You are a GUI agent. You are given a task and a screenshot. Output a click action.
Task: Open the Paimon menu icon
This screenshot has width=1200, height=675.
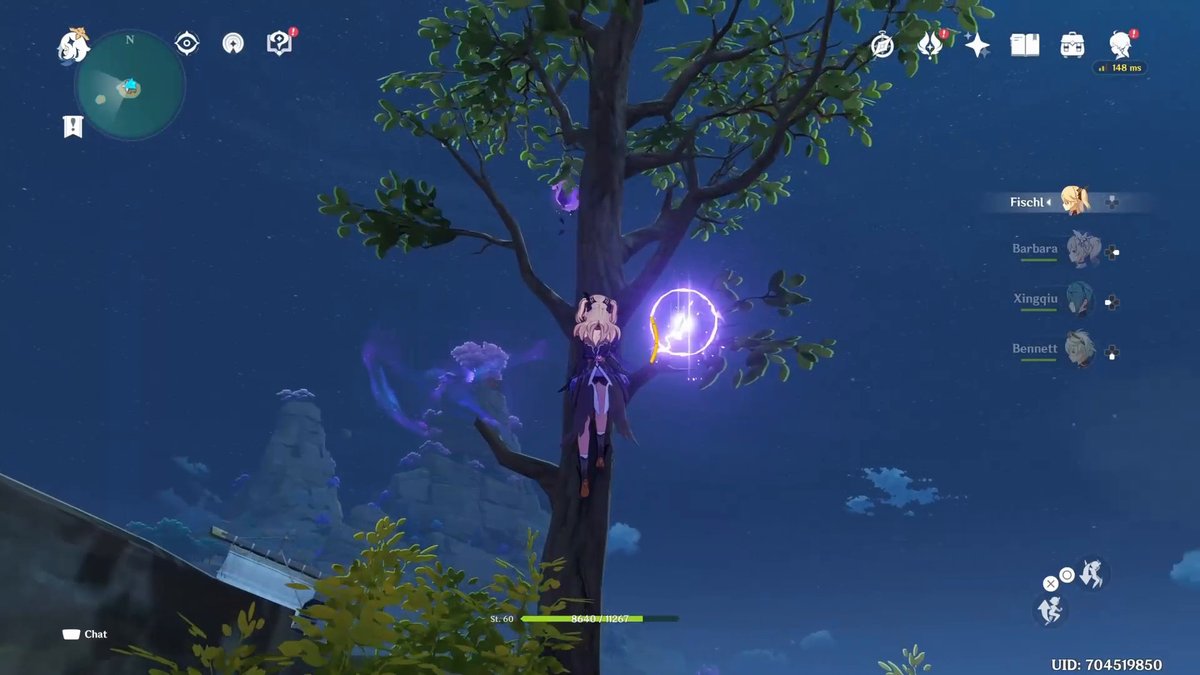click(73, 46)
